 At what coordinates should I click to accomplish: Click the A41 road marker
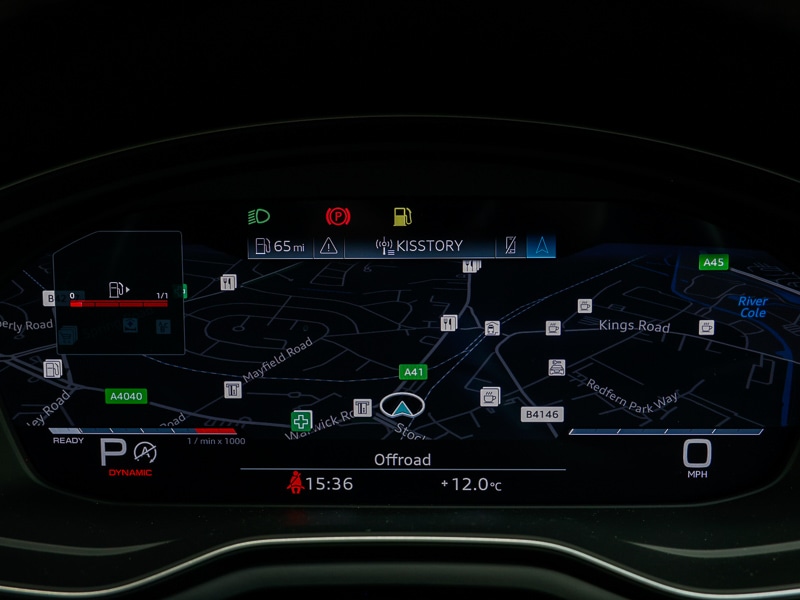point(413,372)
